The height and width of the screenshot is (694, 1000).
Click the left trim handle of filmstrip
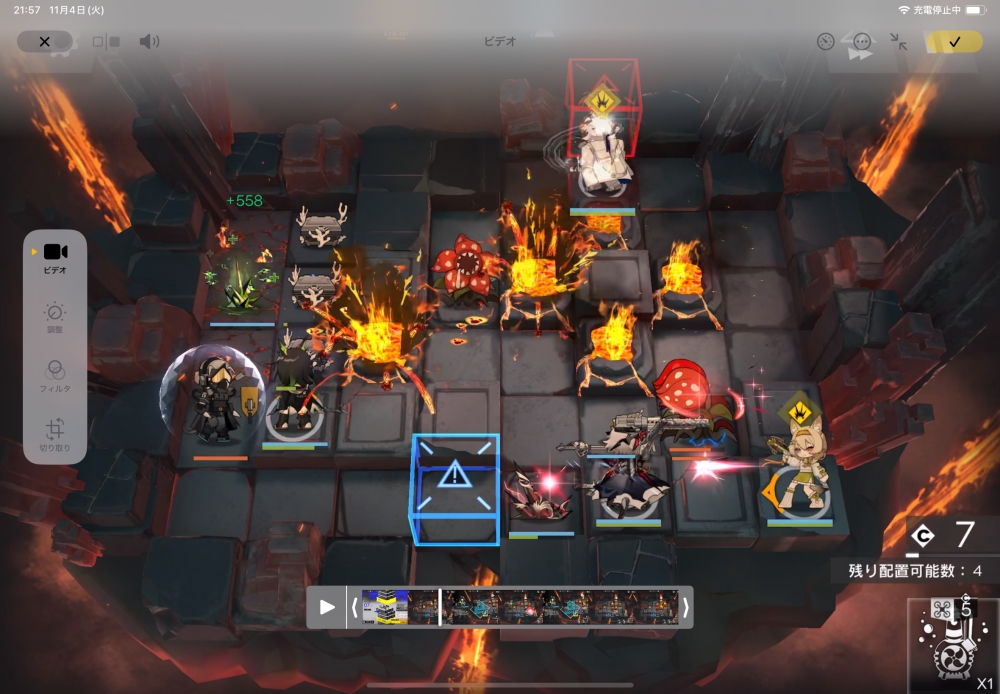point(354,607)
